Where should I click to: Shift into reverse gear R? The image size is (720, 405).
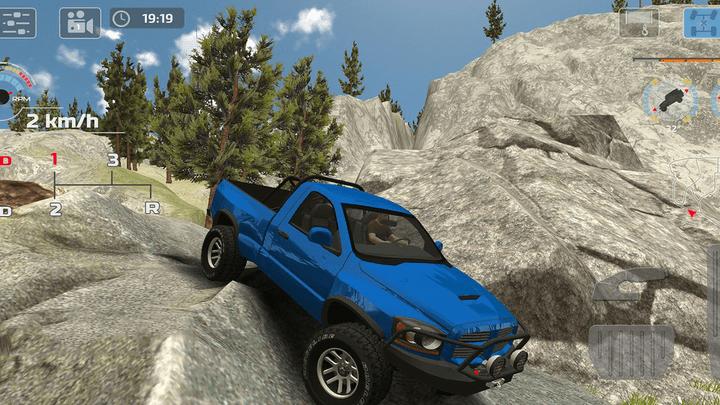pyautogui.click(x=152, y=207)
